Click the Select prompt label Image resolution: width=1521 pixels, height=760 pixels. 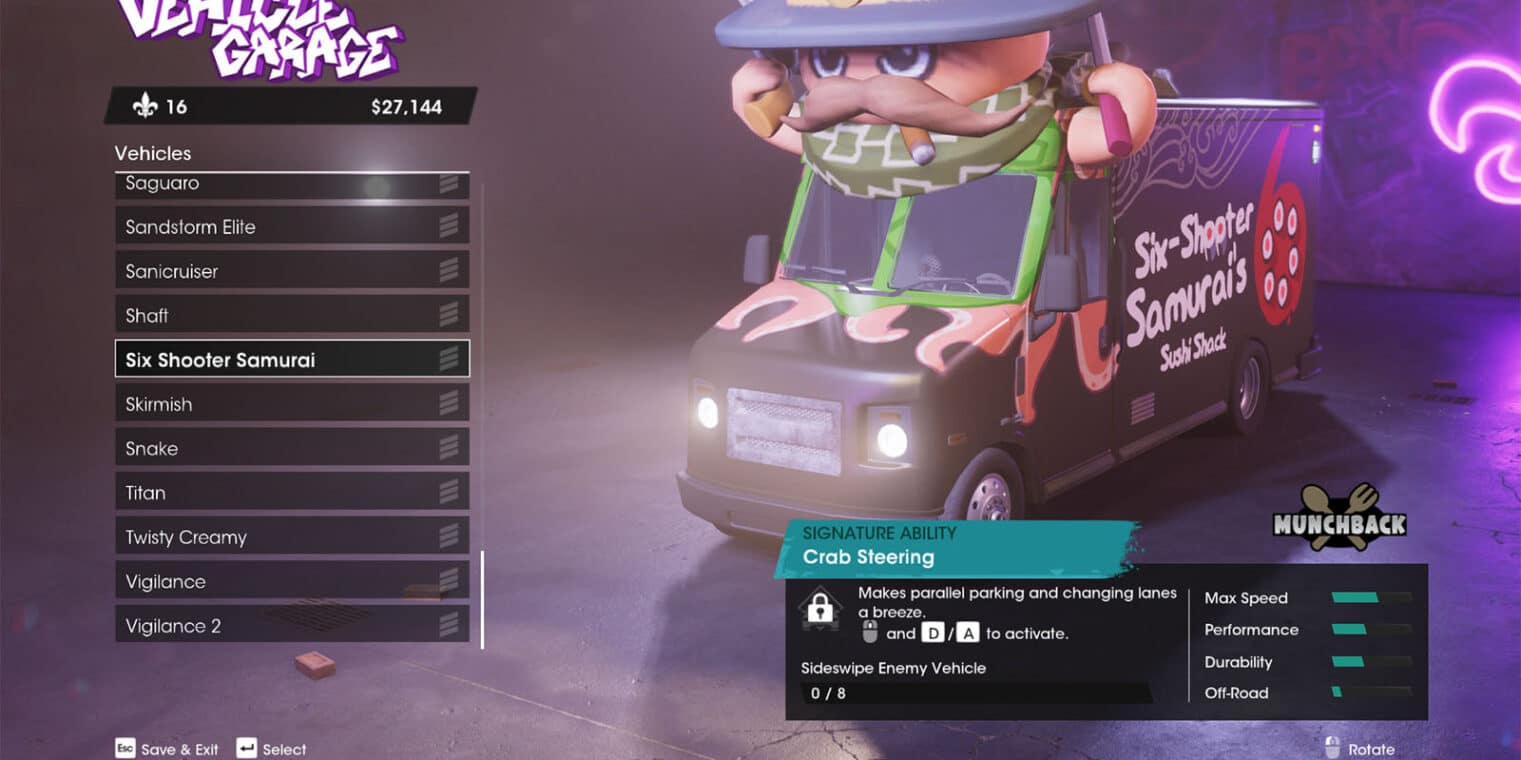coord(284,749)
